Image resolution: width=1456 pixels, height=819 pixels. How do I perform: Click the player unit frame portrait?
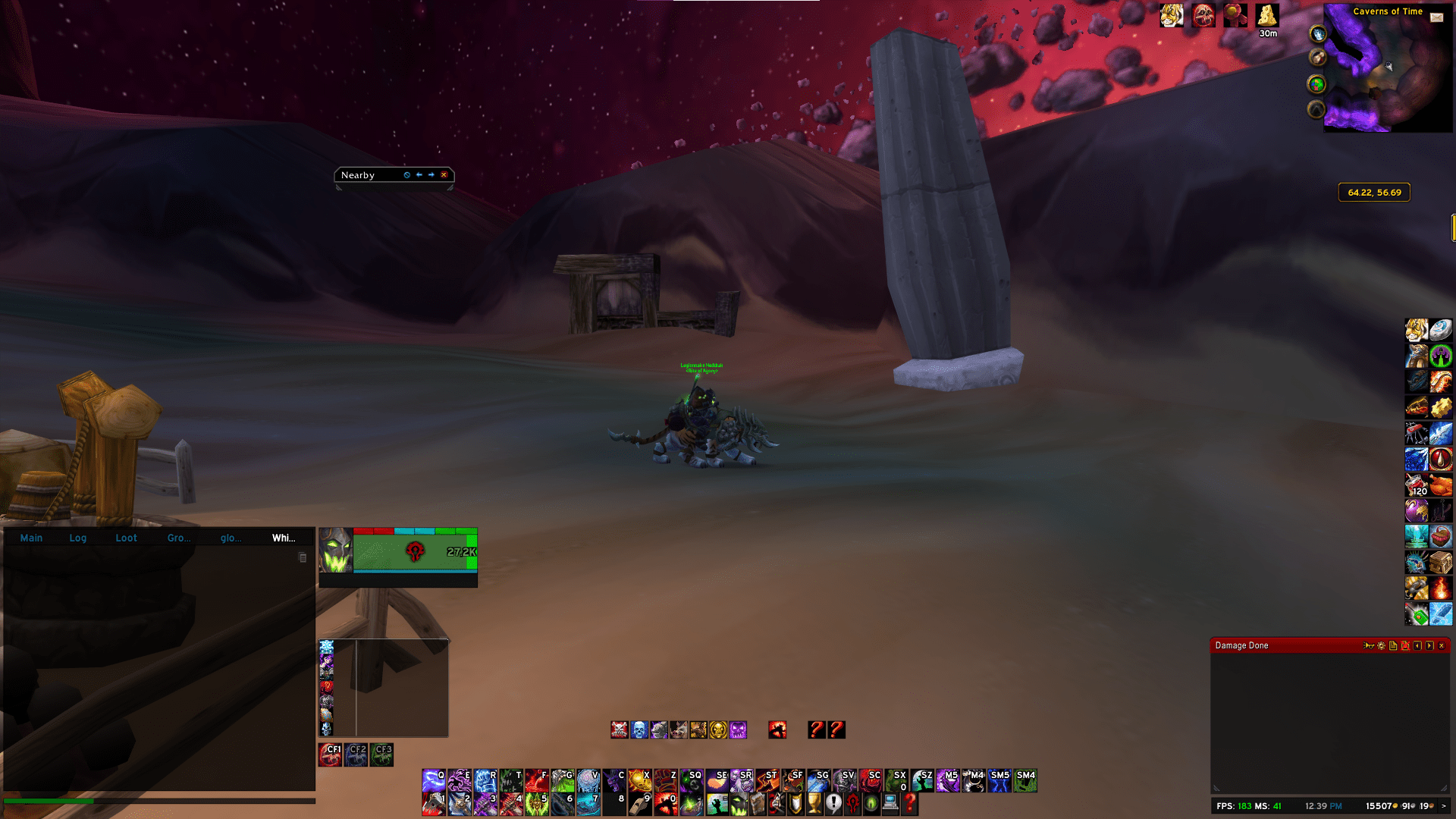(x=336, y=551)
